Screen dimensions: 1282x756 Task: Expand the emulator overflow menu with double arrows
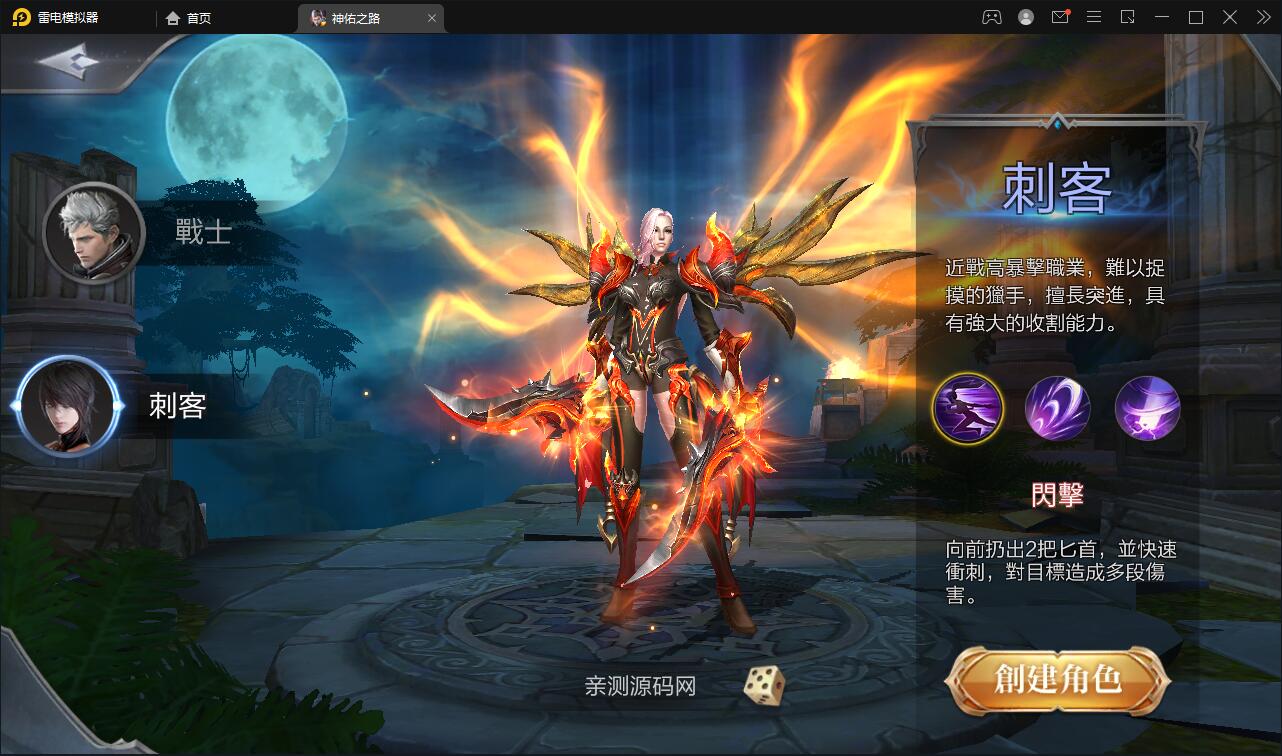pos(1262,17)
